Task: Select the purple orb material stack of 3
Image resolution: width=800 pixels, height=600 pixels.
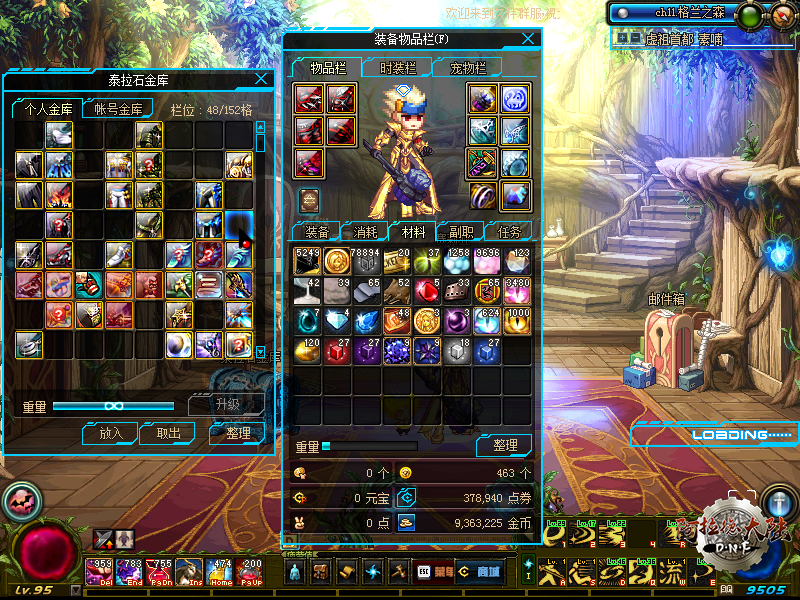Action: click(x=458, y=321)
